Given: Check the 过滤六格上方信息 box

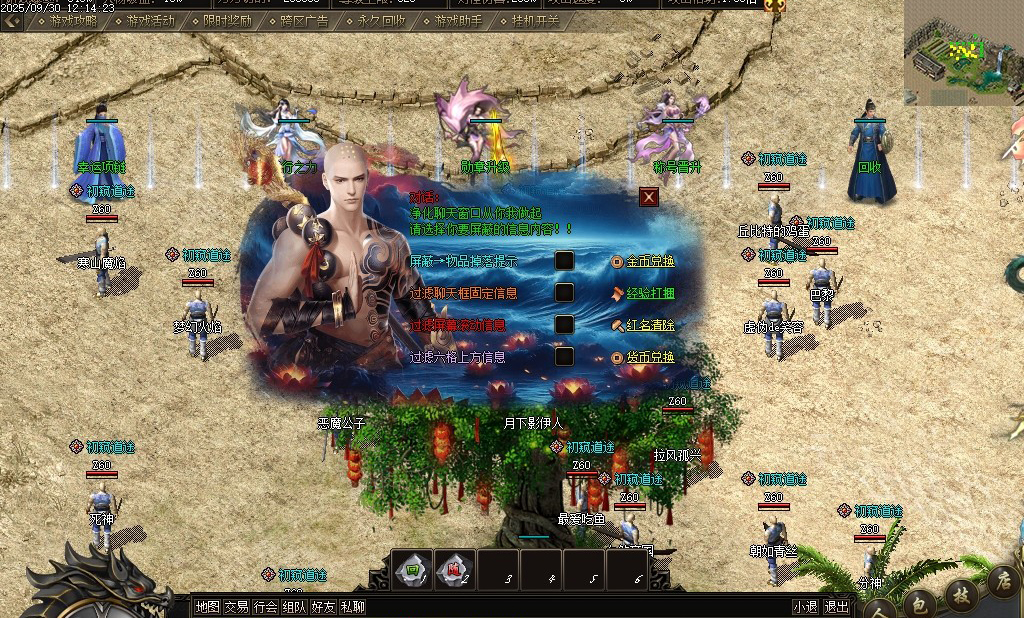Looking at the screenshot, I should pyautogui.click(x=564, y=356).
